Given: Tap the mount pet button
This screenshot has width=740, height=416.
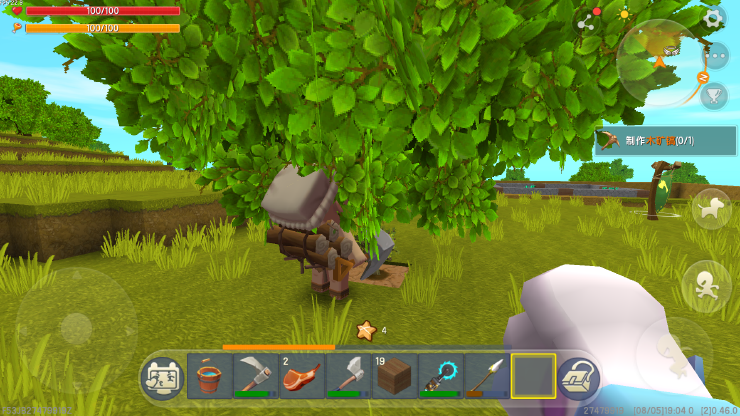Looking at the screenshot, I should pyautogui.click(x=711, y=208).
